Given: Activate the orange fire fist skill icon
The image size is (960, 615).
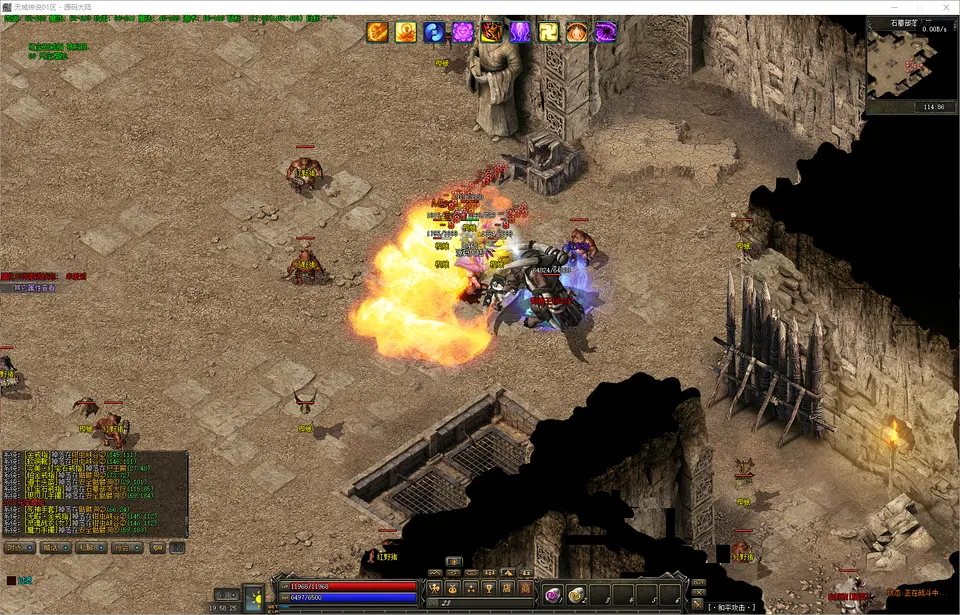Looking at the screenshot, I should click(x=377, y=33).
